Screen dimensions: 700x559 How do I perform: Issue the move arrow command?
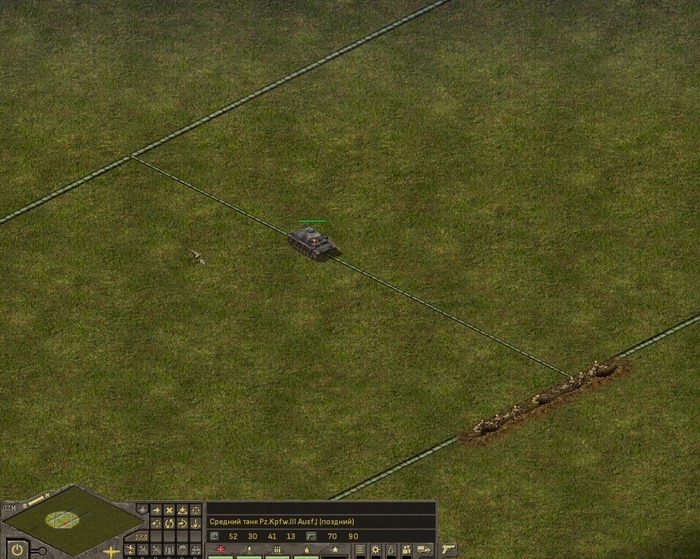155,510
